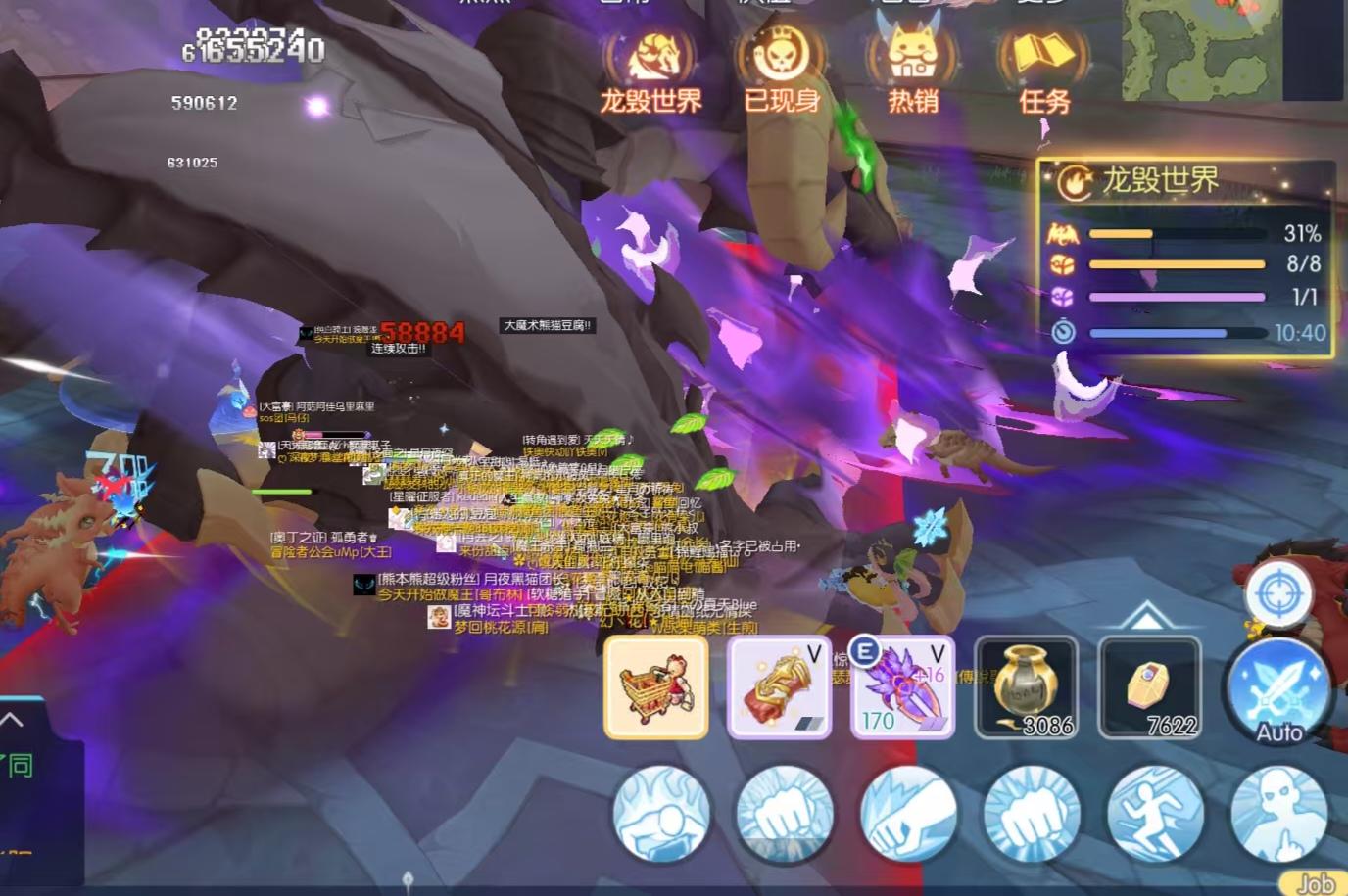Use the potion showing 3086
1348x896 pixels.
click(x=1027, y=685)
